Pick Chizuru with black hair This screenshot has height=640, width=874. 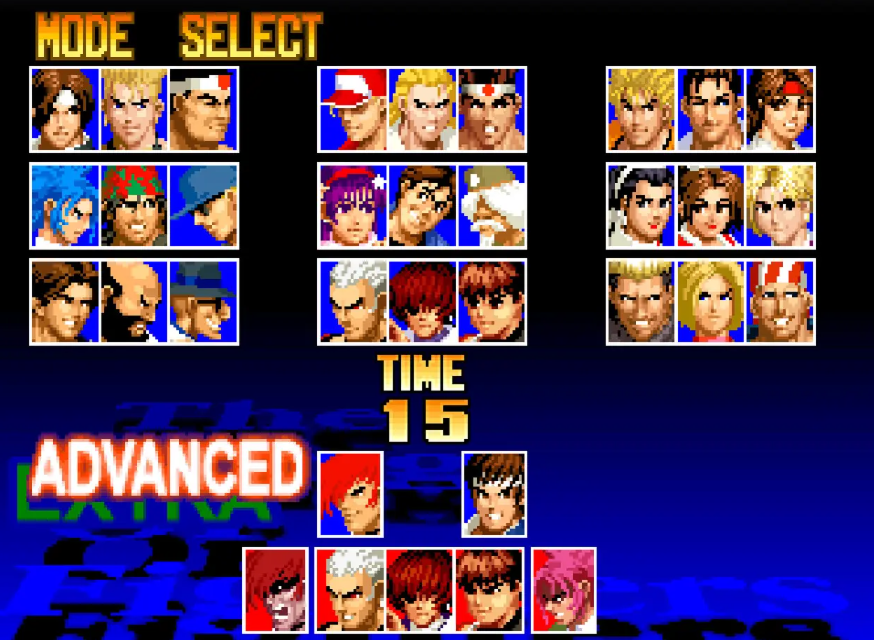pos(641,206)
